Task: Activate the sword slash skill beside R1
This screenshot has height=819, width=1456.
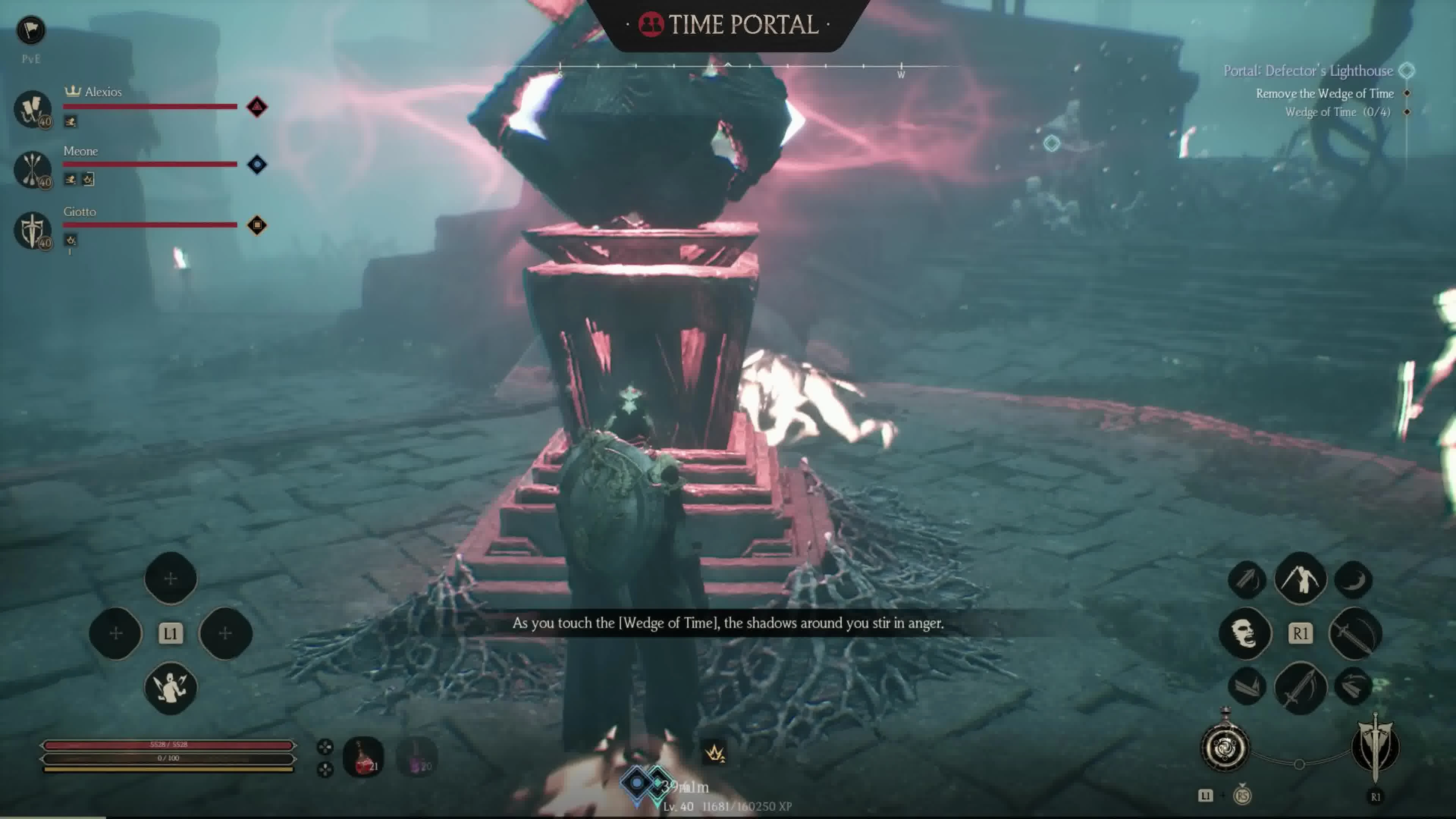Action: click(x=1355, y=634)
